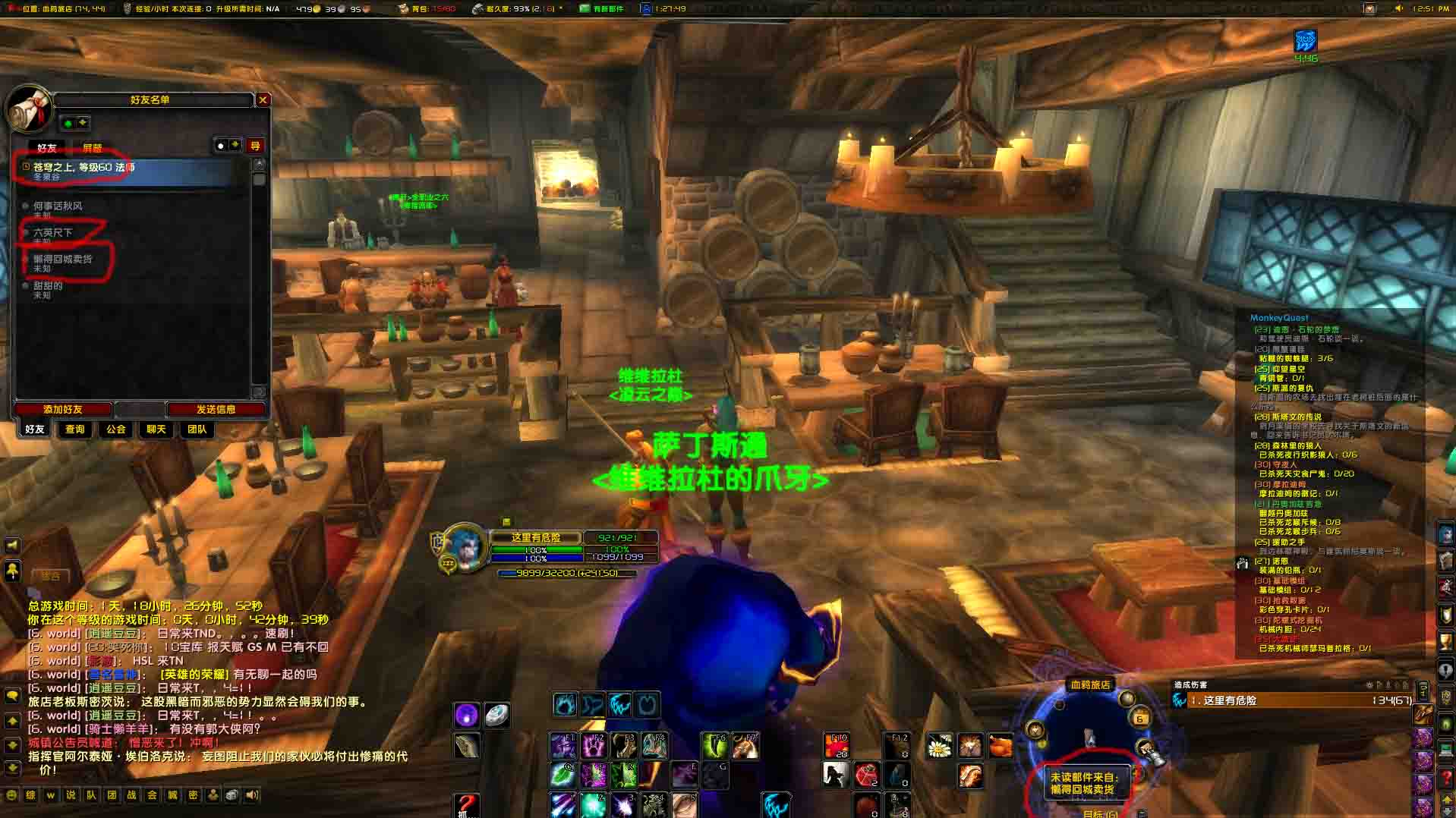Image resolution: width=1456 pixels, height=818 pixels.
Task: Use the white daisy flower item
Action: [x=940, y=747]
